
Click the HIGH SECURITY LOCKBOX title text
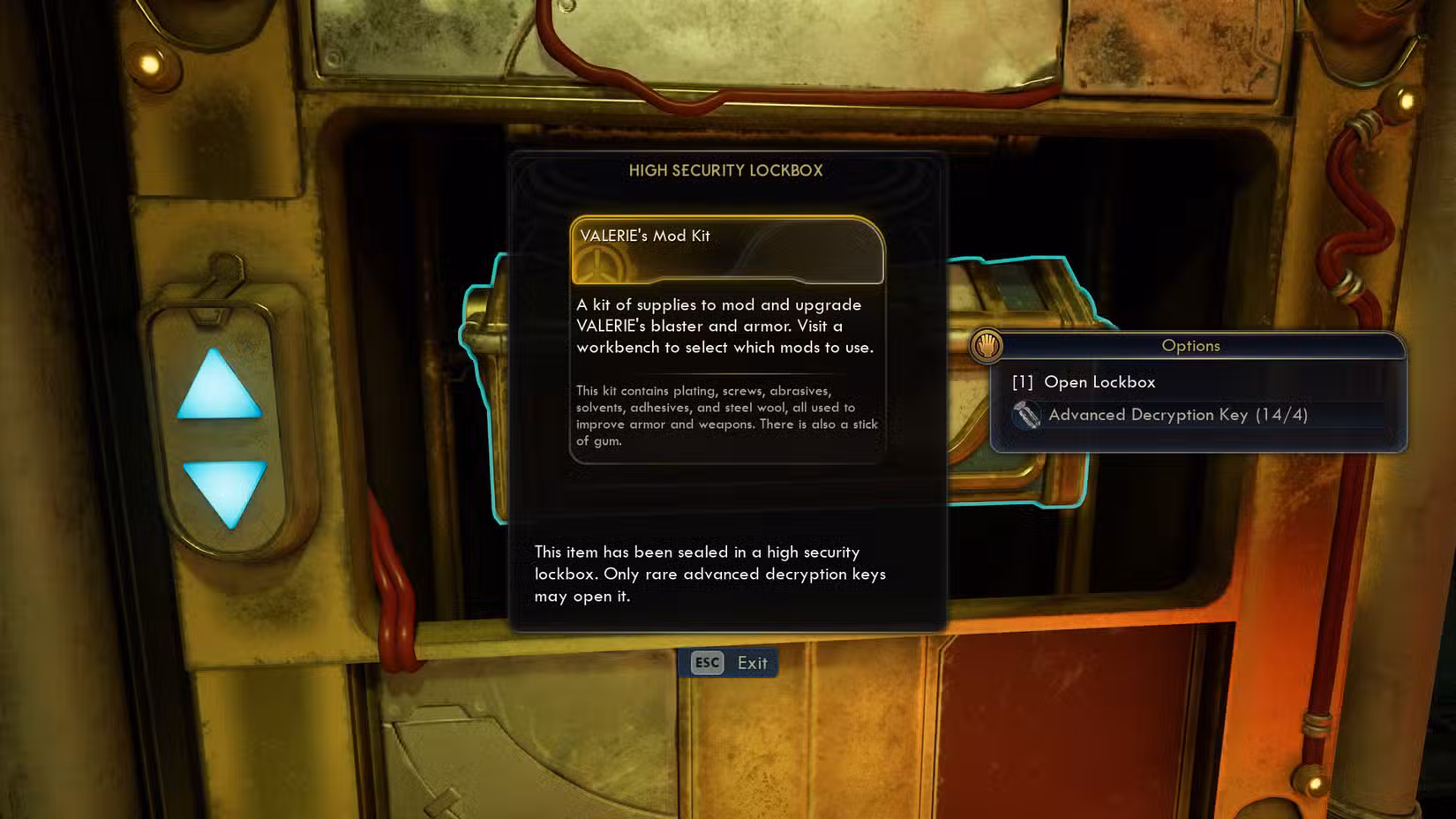click(x=727, y=170)
